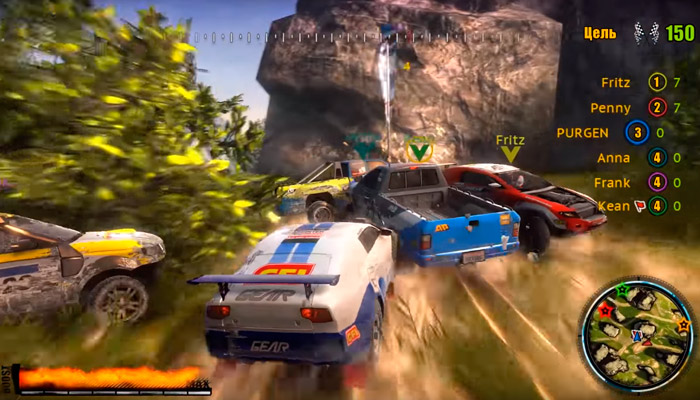Click the checkered flags goal icon
Screen dimensions: 700x400
click(x=644, y=32)
